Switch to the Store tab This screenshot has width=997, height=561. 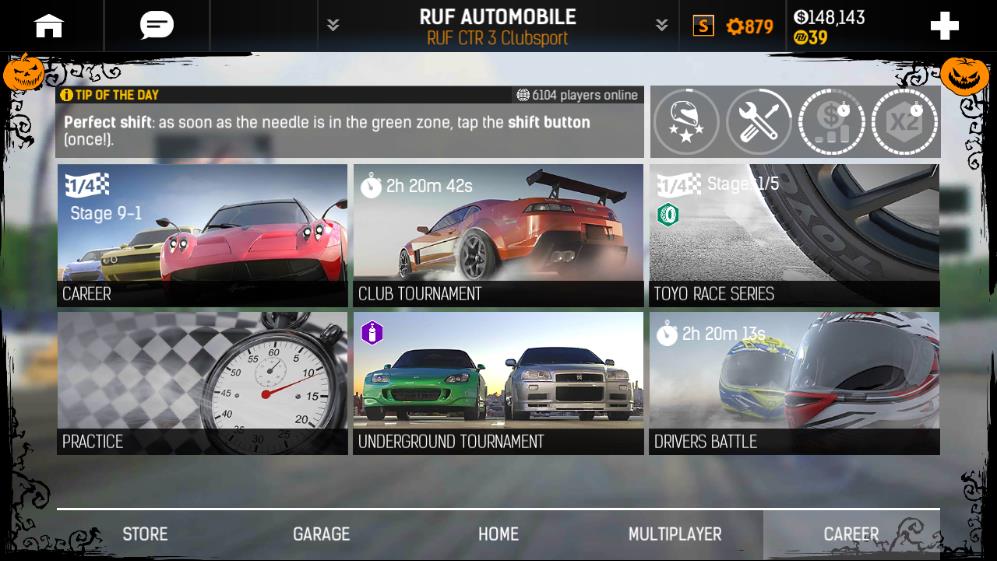pos(145,534)
